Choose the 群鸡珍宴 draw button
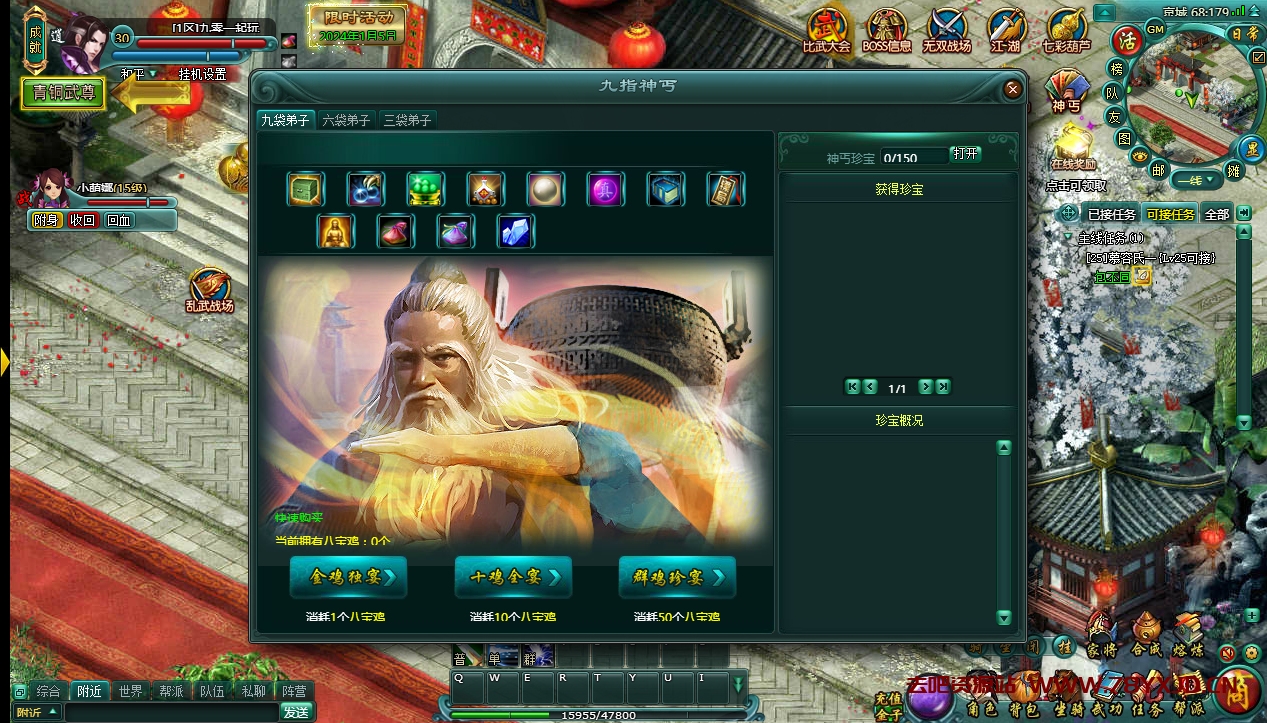Image resolution: width=1267 pixels, height=723 pixels. [677, 577]
